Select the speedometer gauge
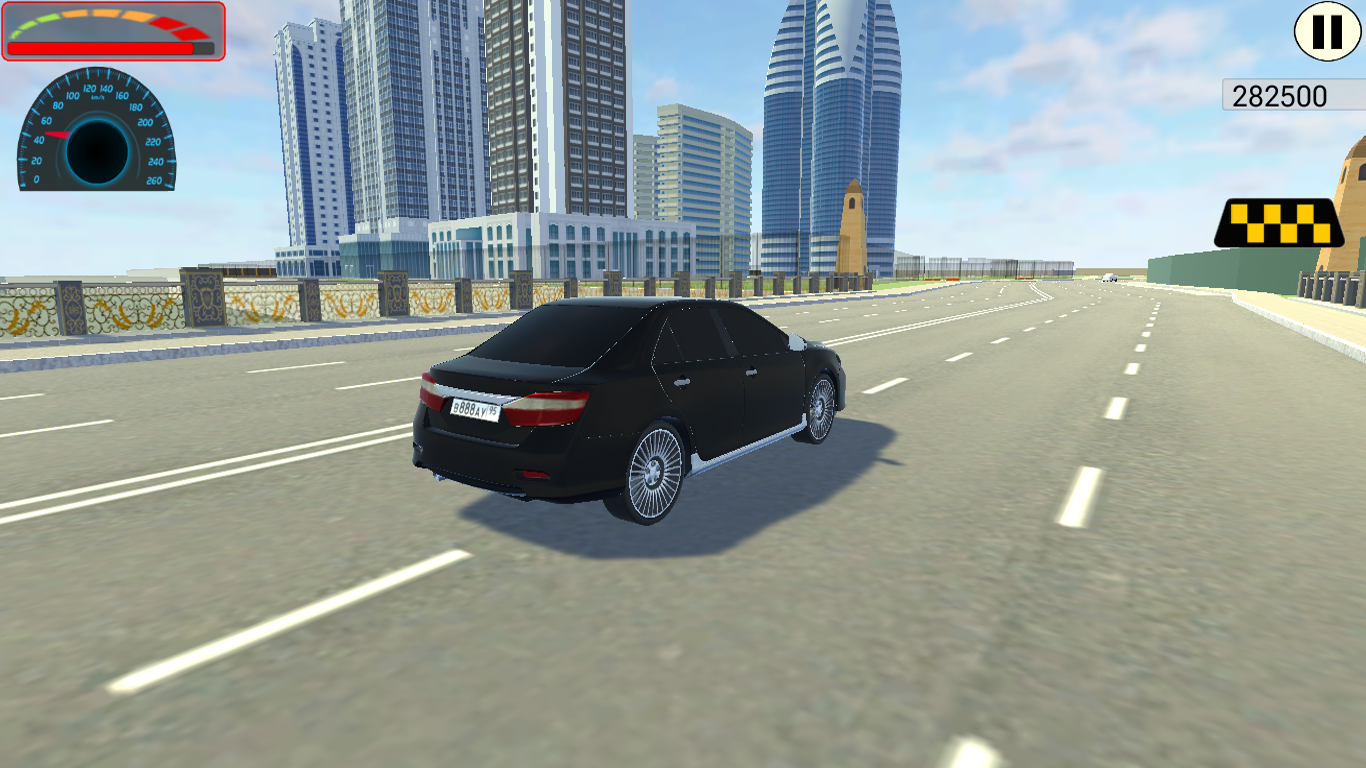Image resolution: width=1366 pixels, height=768 pixels. click(x=95, y=138)
